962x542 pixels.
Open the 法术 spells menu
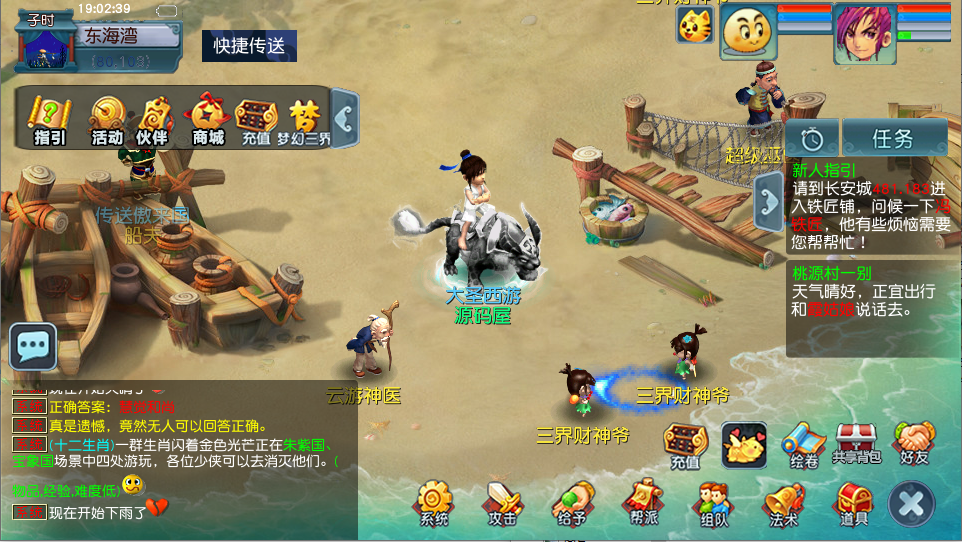pos(784,502)
